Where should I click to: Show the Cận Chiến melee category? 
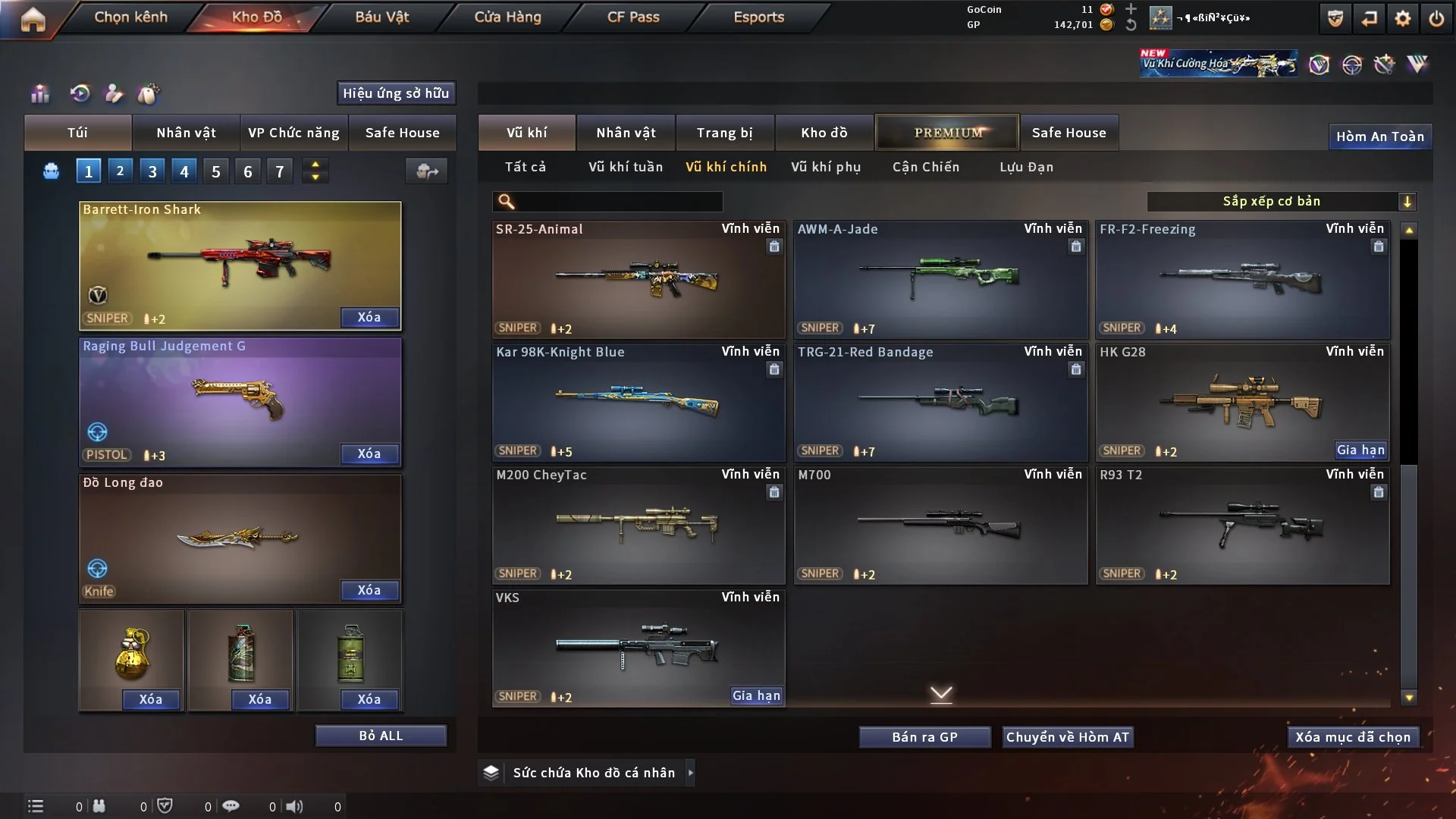tap(925, 167)
